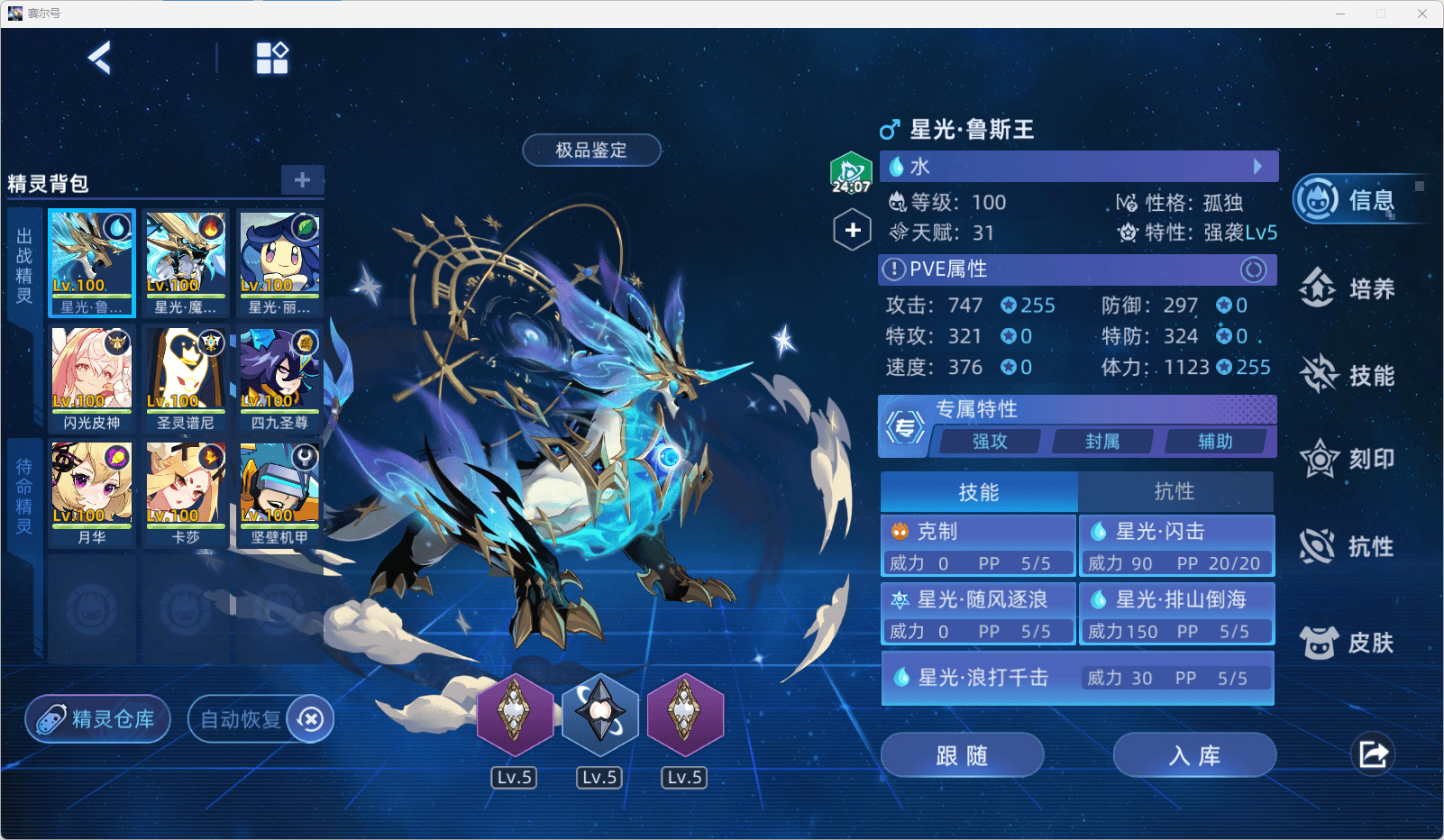This screenshot has height=840, width=1444.
Task: Go back with the left arrow button
Action: coord(100,59)
